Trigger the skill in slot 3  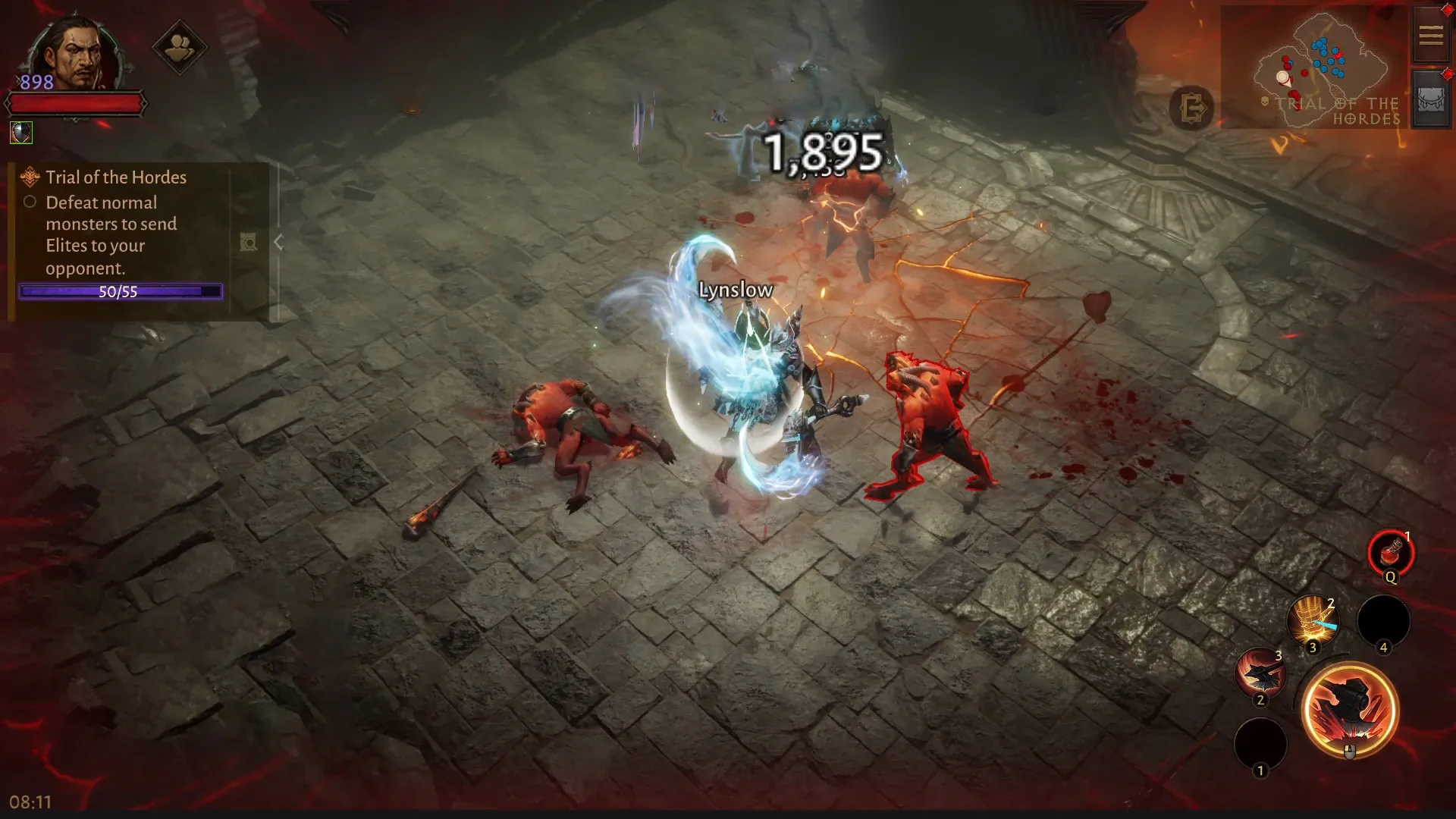[x=1312, y=622]
